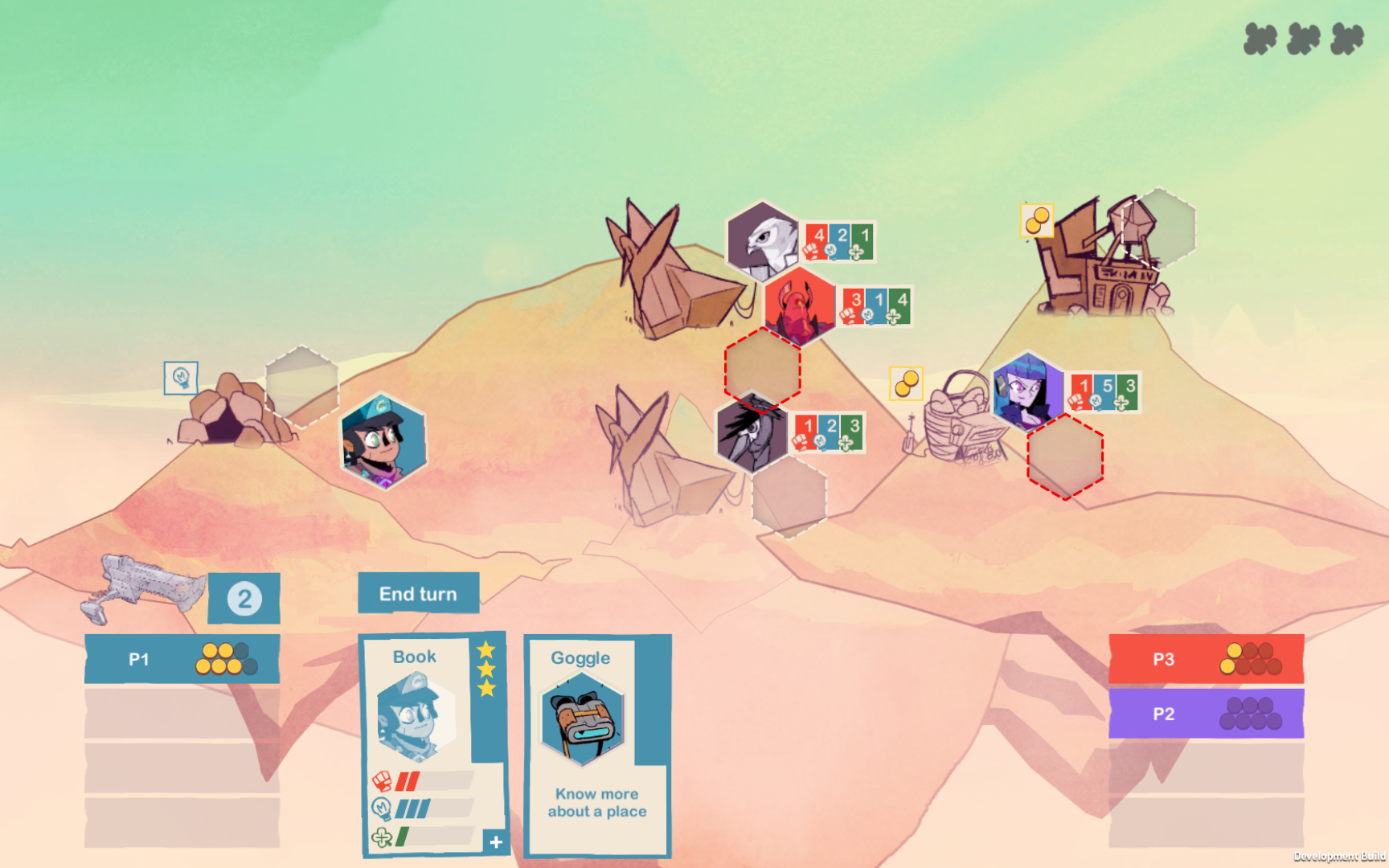Select the P3 red player panel
1389x868 pixels.
pyautogui.click(x=1206, y=659)
